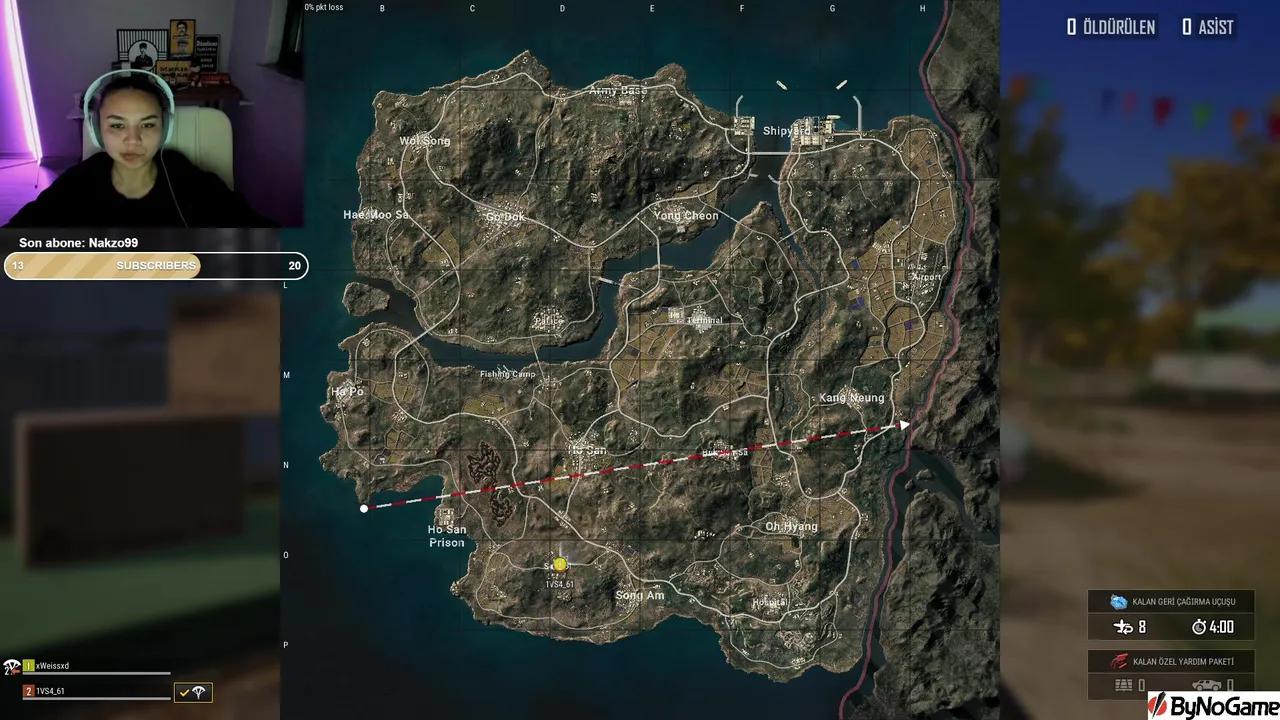Click the red flare icon above Kalan Özel Yardım Paketi

(1120, 660)
